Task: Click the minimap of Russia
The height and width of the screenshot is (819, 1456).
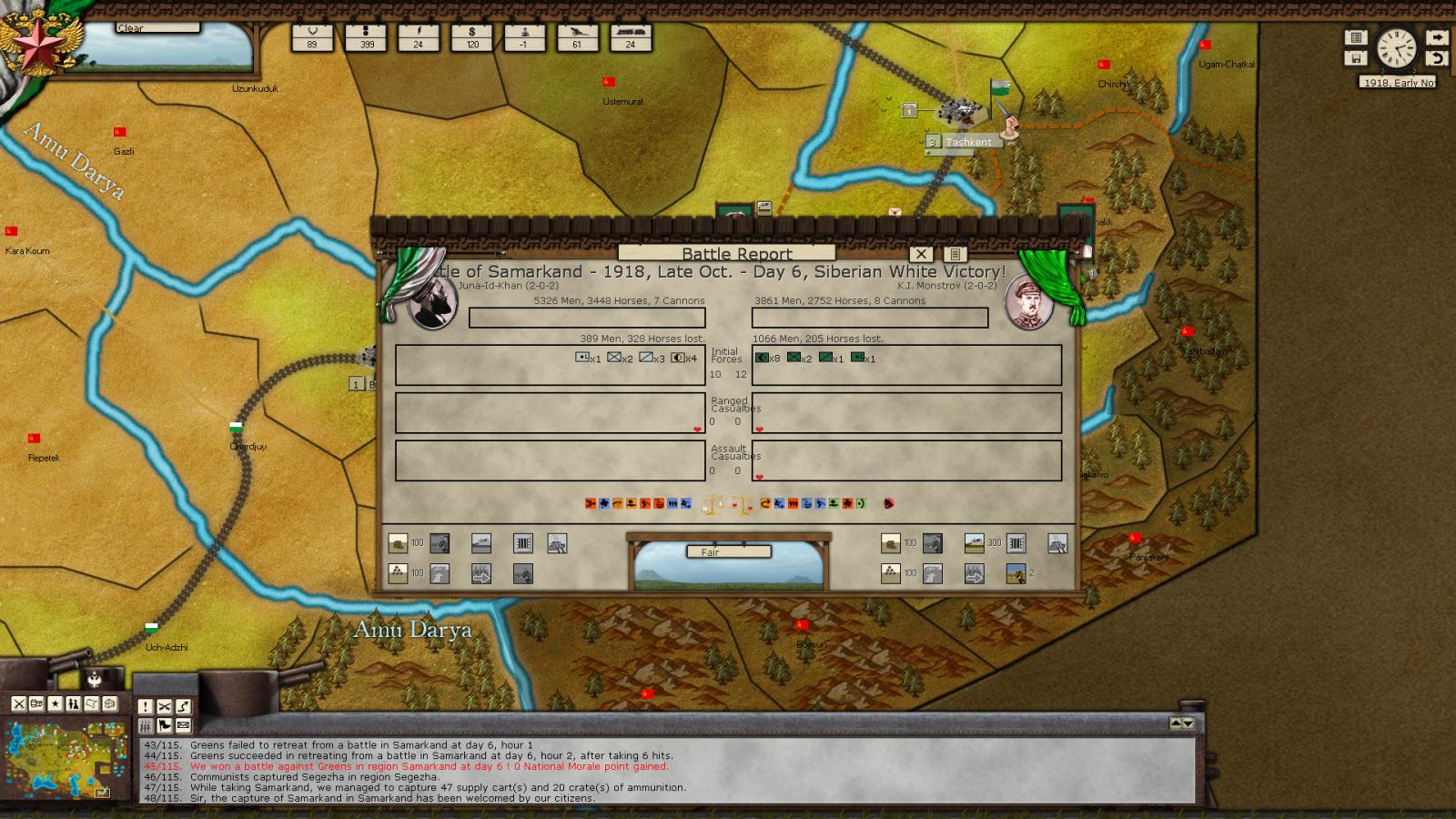Action: (66, 757)
